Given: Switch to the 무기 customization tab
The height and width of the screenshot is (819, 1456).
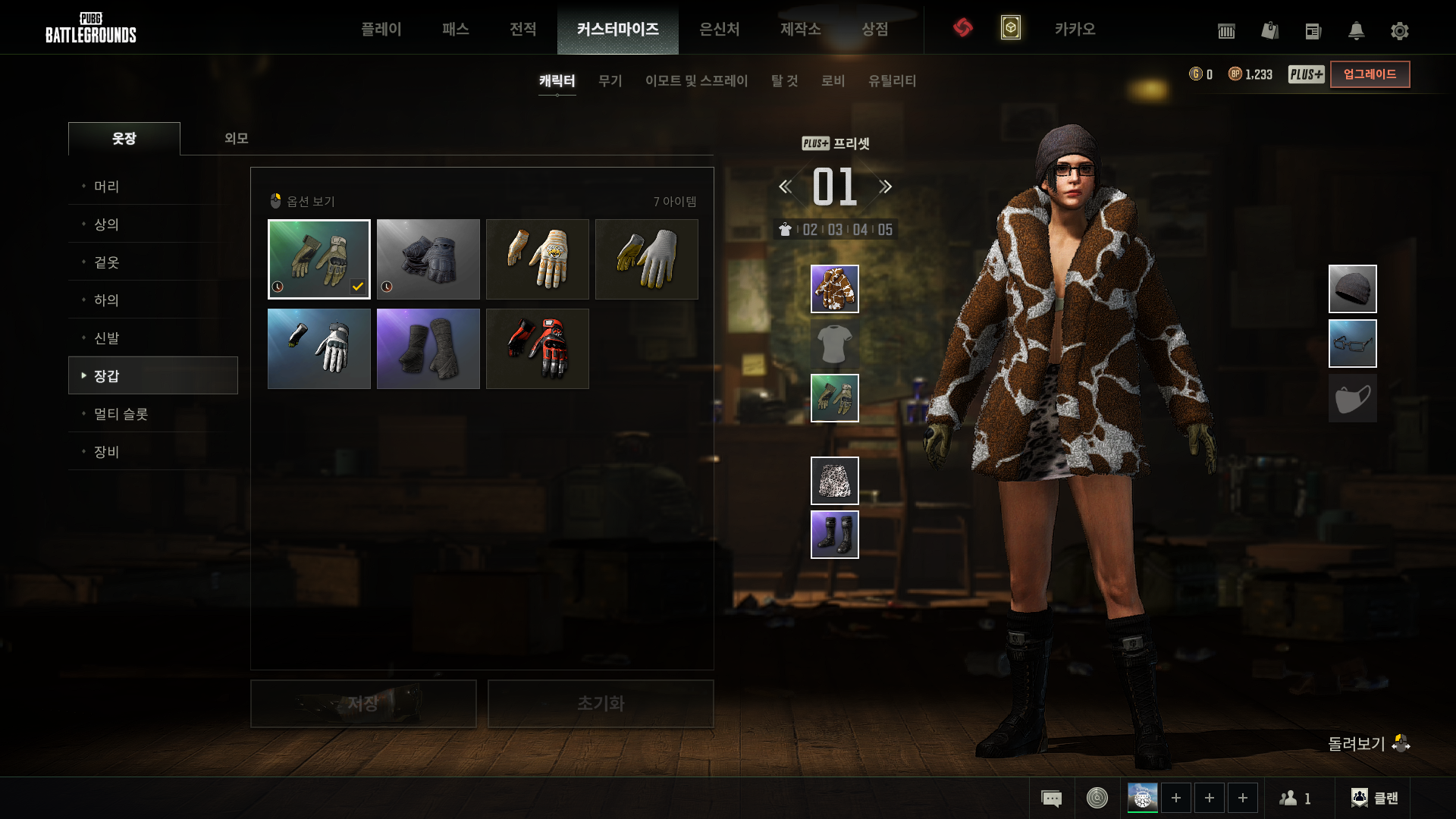Looking at the screenshot, I should coord(610,80).
